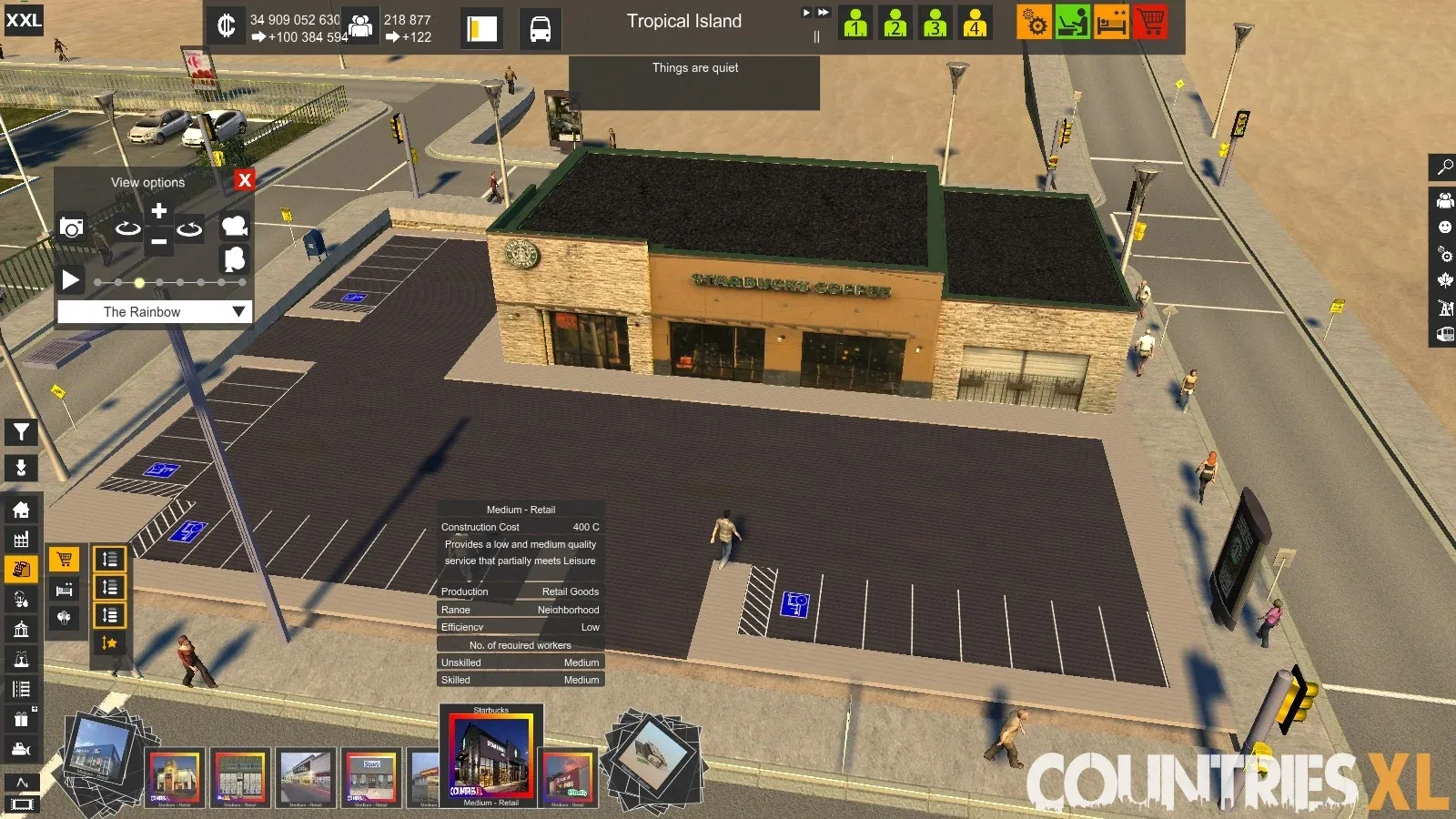
Task: Show the smiley face satisfaction overlay
Action: (x=1444, y=227)
